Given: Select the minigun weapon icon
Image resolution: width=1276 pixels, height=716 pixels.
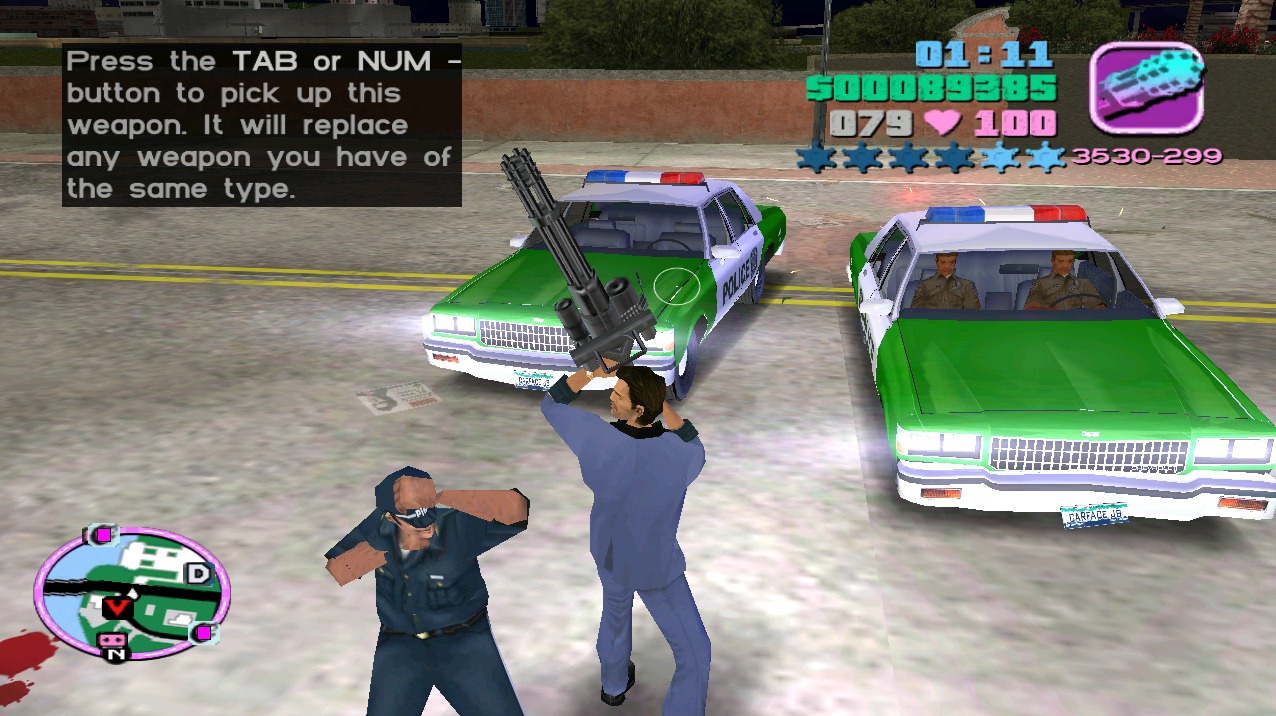Looking at the screenshot, I should pos(1145,87).
